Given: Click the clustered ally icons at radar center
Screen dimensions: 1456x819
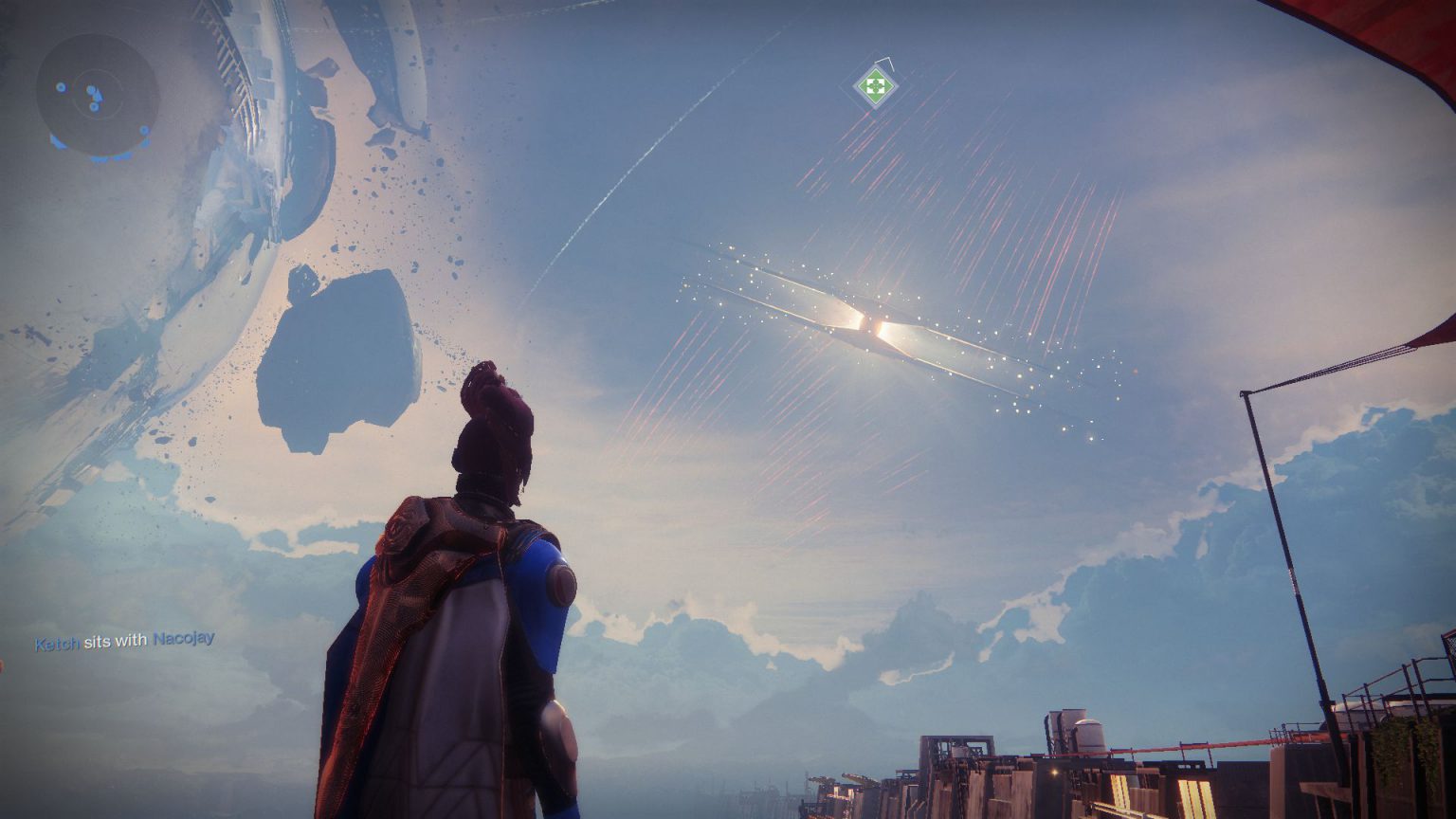Looking at the screenshot, I should 91,90.
